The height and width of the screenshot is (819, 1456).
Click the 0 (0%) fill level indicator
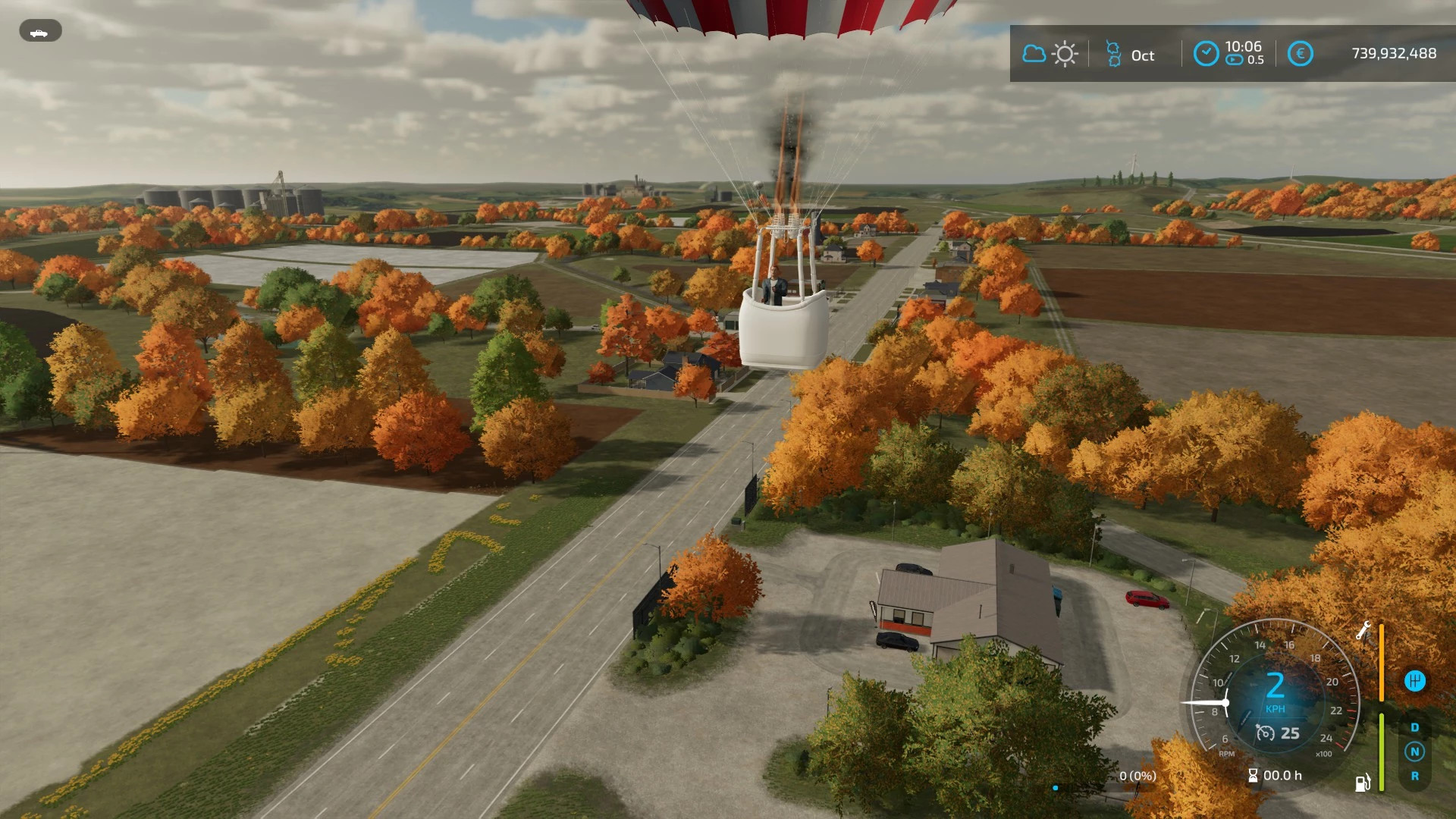(1138, 775)
